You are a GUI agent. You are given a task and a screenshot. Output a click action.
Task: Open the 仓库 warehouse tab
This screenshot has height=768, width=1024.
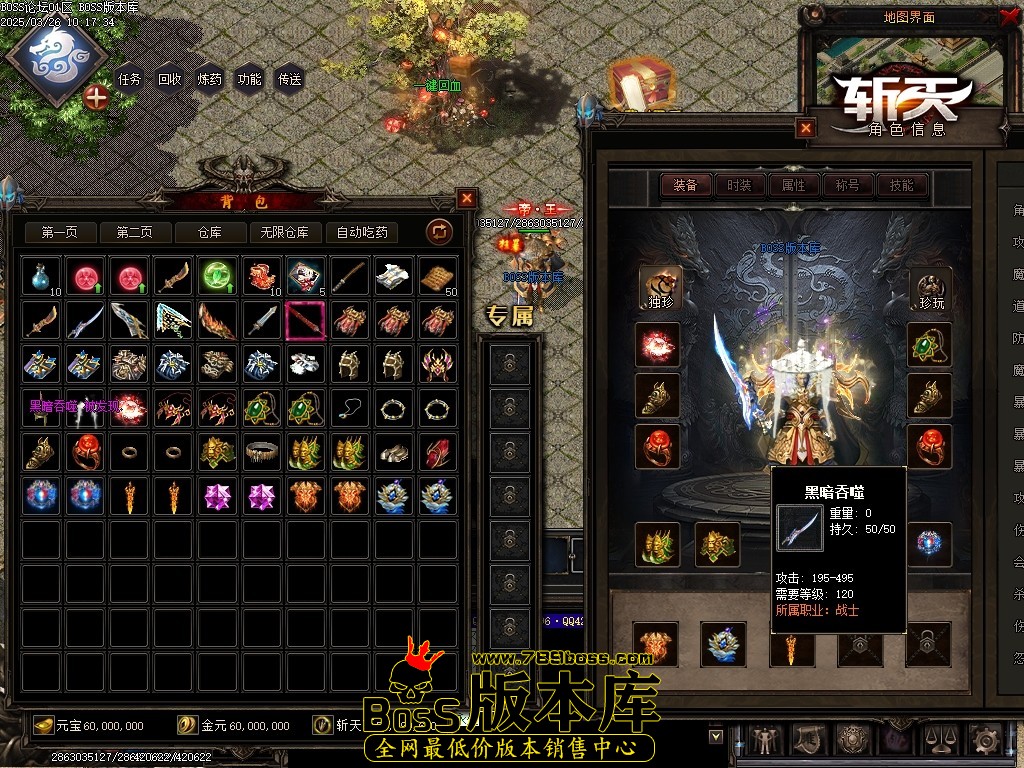209,233
